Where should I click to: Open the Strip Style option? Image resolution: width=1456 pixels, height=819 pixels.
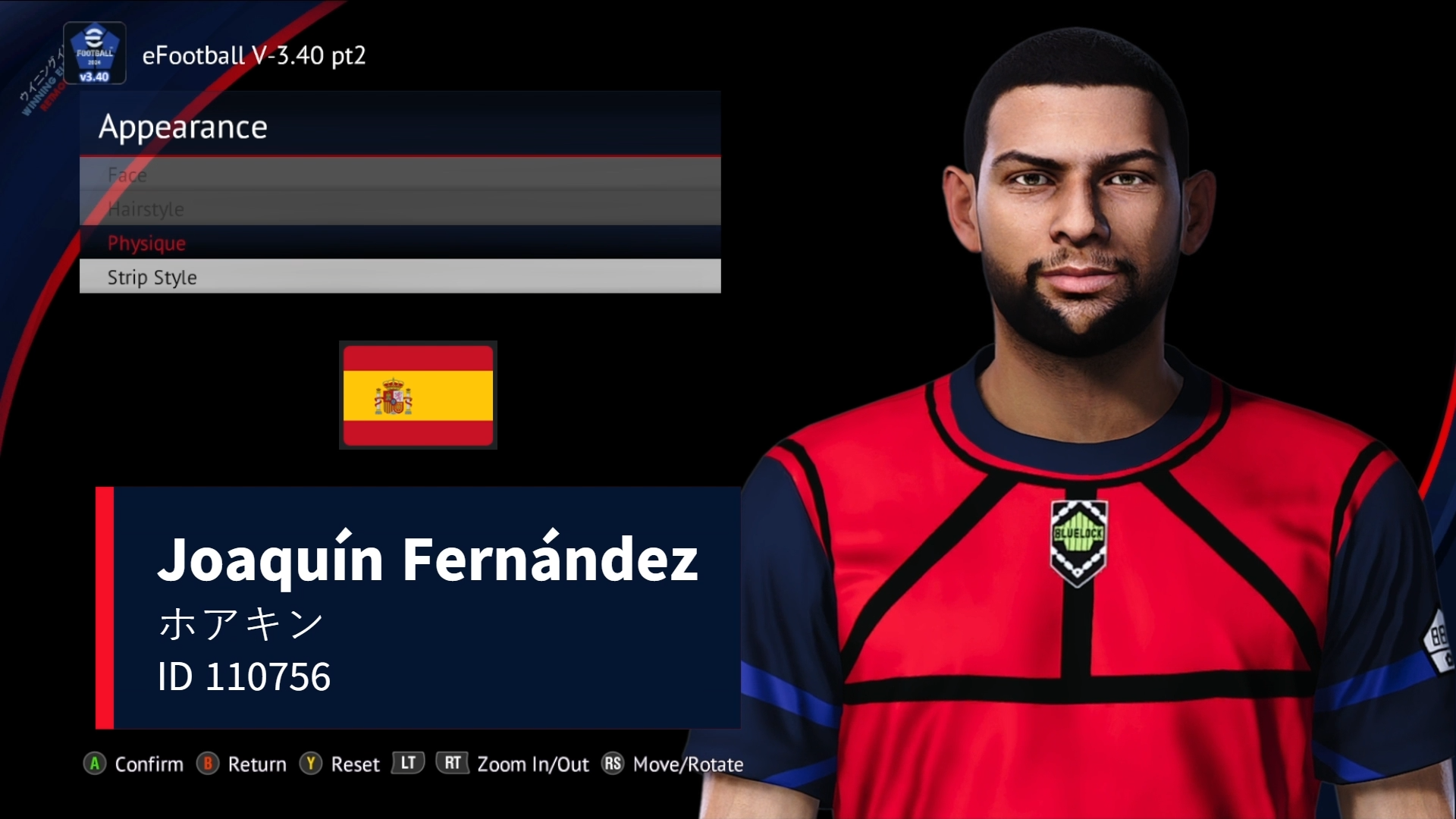point(151,277)
